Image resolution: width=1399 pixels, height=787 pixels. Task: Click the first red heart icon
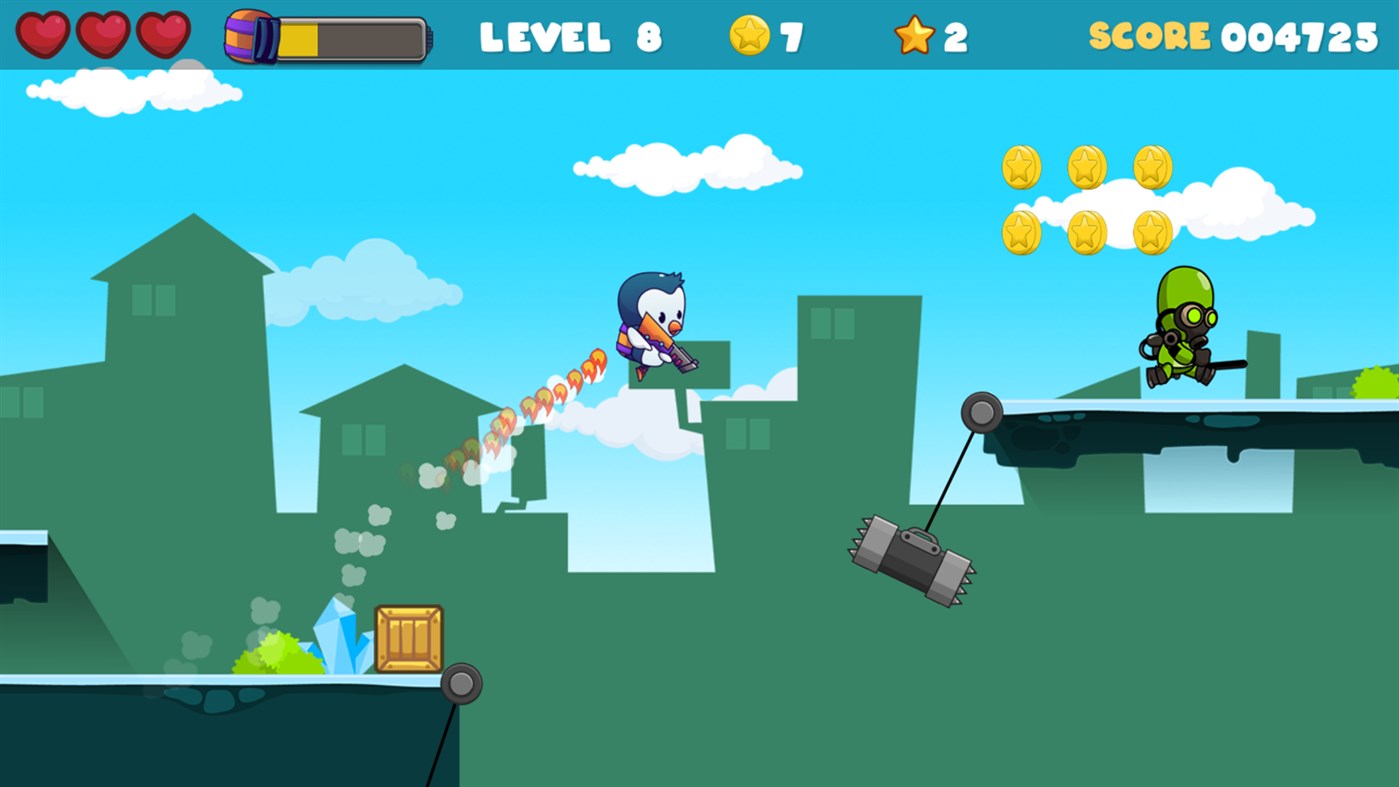44,32
